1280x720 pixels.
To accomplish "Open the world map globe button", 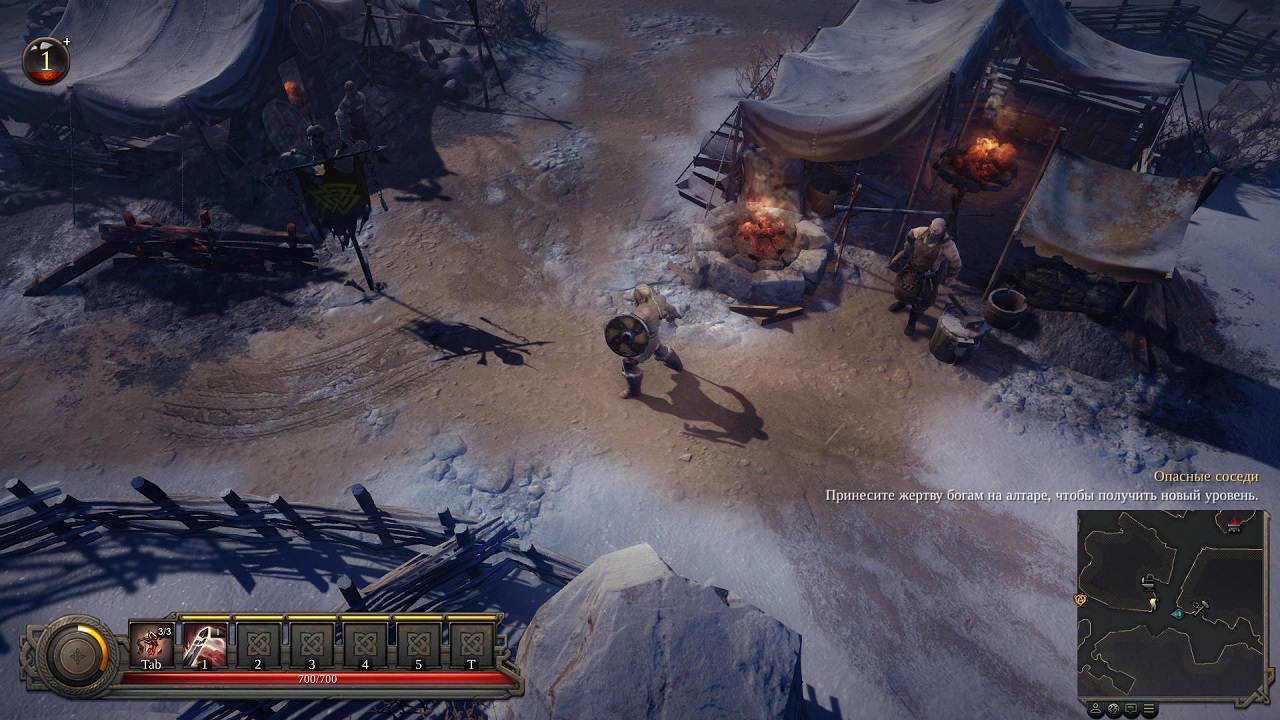I will click(x=1114, y=709).
